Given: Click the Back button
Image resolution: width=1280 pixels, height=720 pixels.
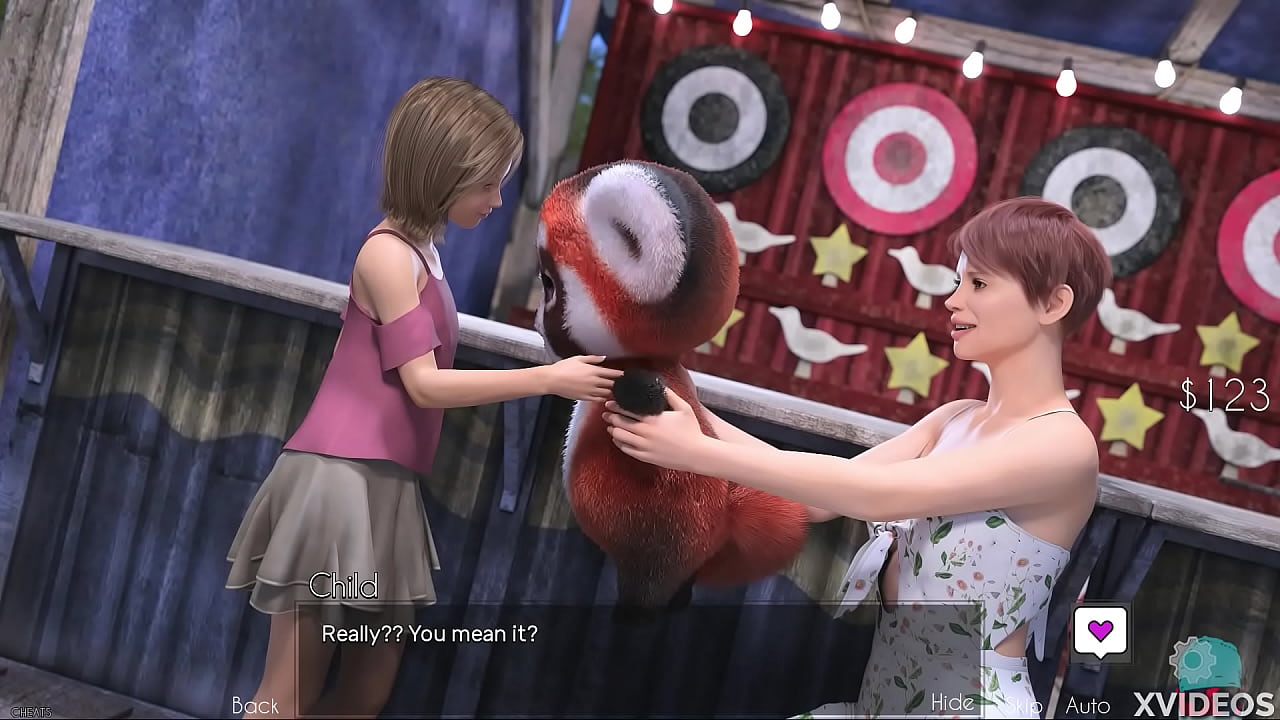Looking at the screenshot, I should tap(255, 706).
